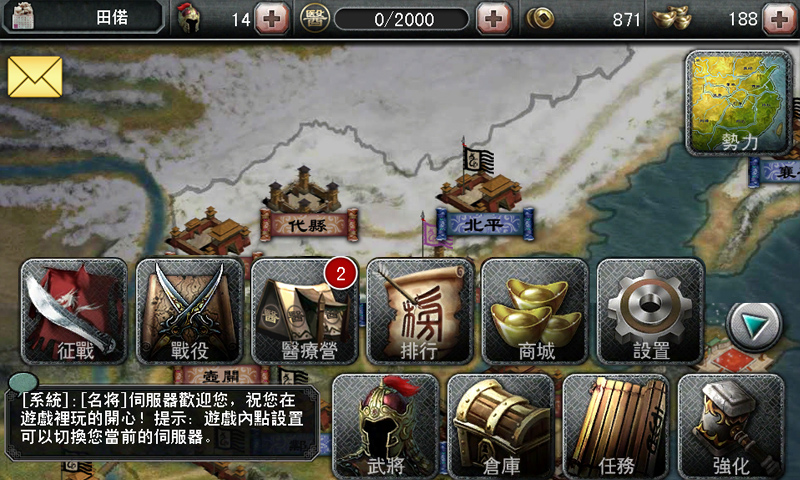Select the 代縣 city banner
The width and height of the screenshot is (800, 480).
click(306, 225)
